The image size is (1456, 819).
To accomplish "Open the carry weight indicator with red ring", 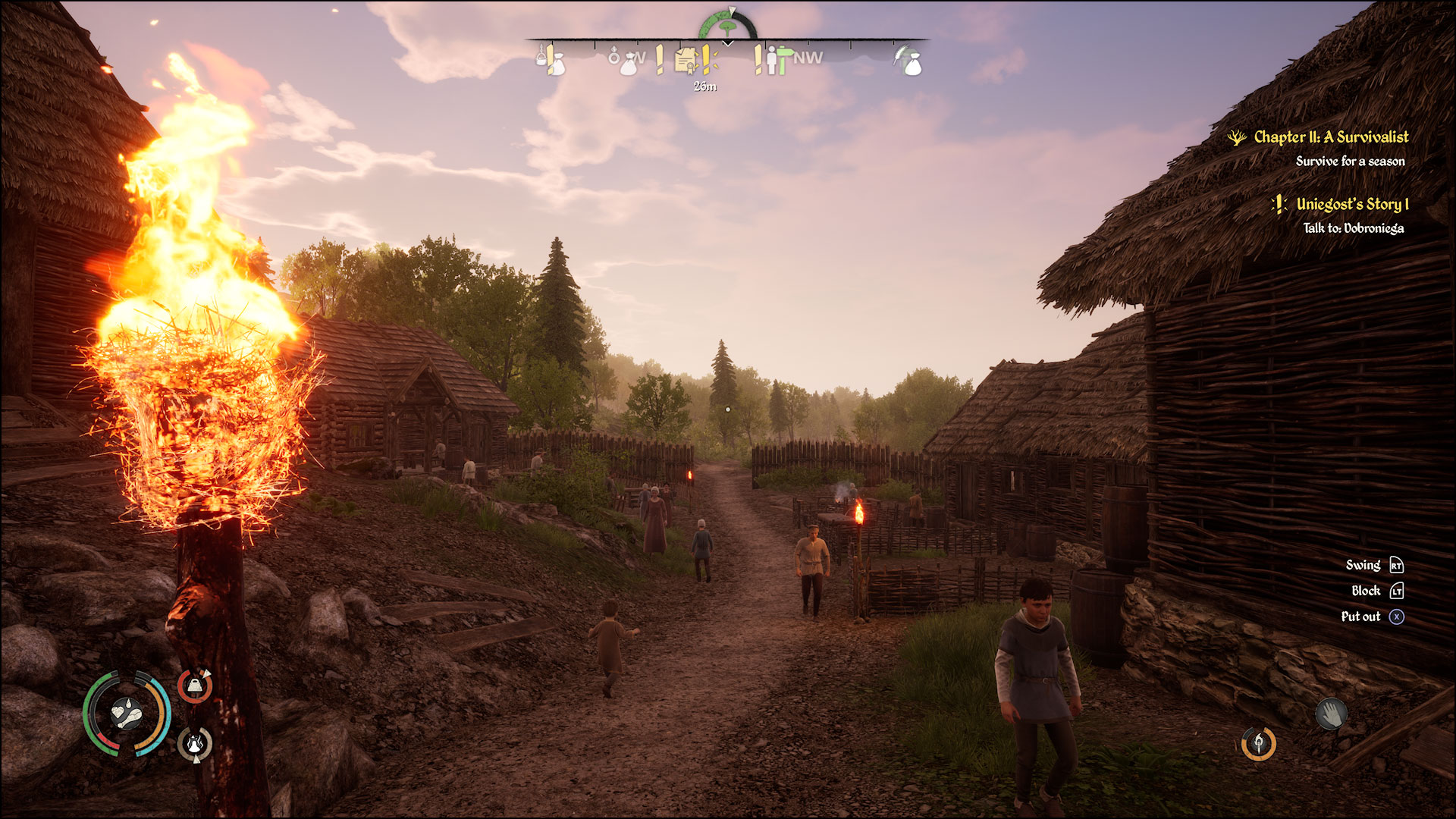I will 194,686.
